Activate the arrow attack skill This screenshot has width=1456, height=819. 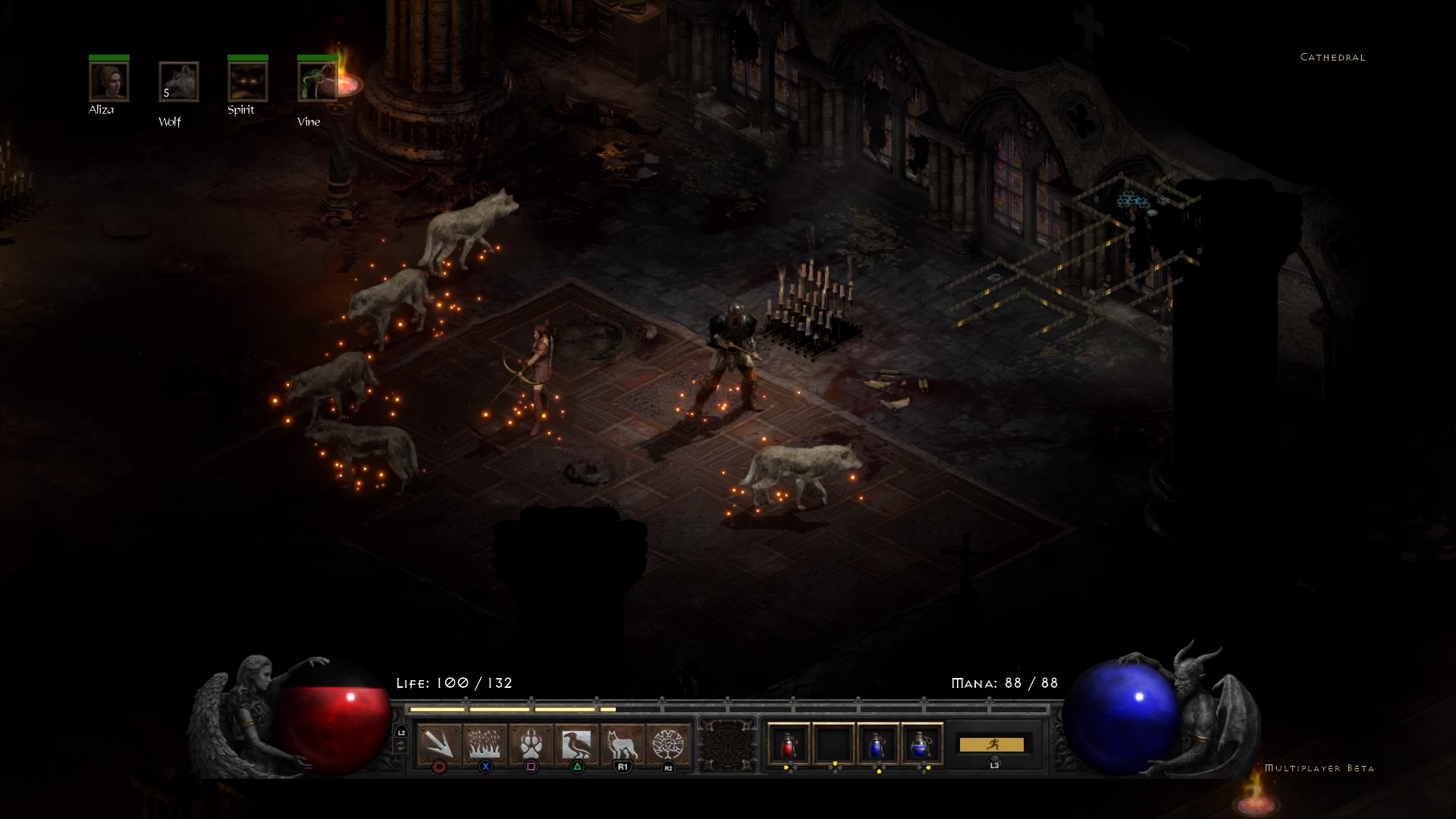click(x=439, y=744)
